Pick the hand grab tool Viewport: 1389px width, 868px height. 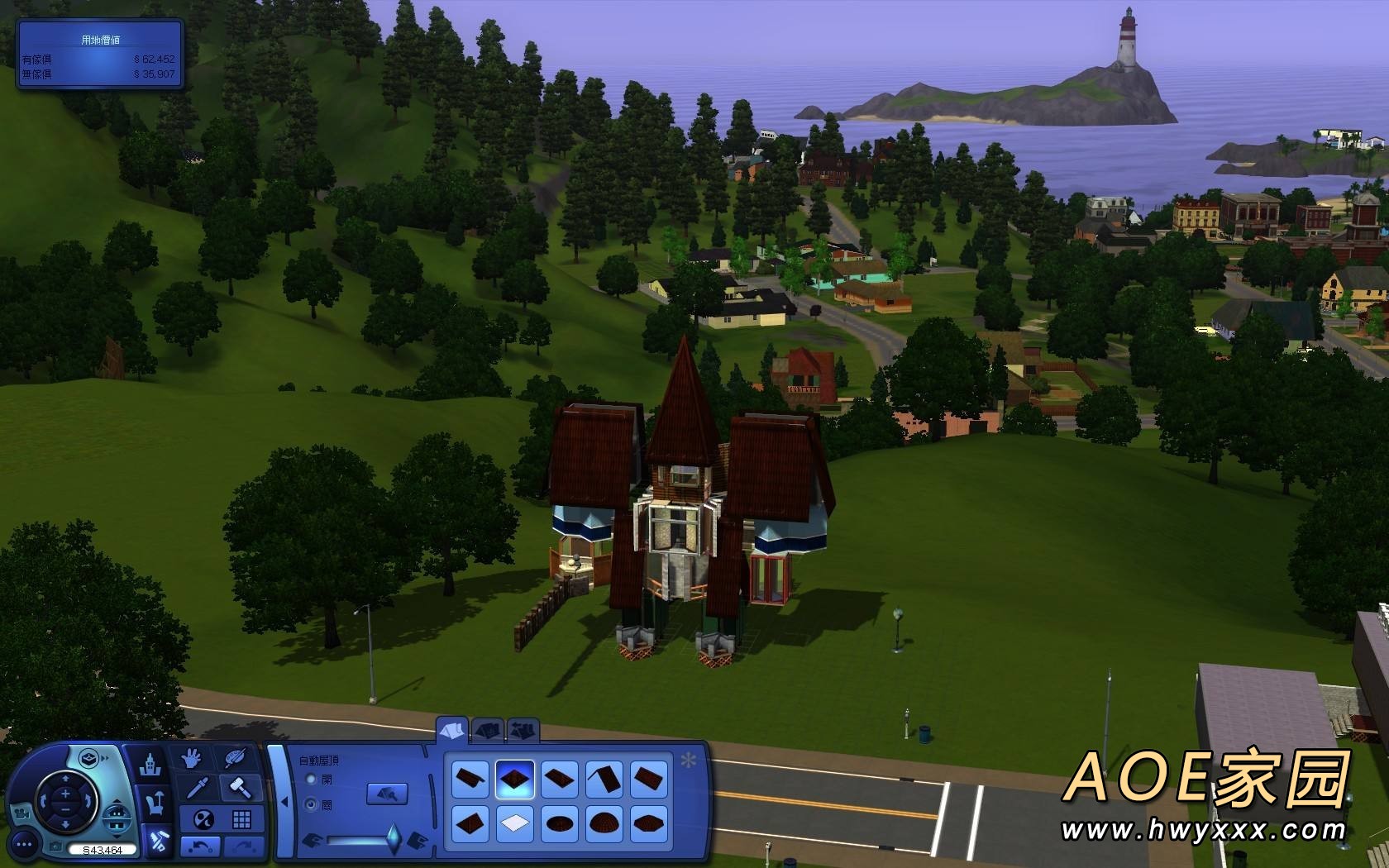[x=192, y=758]
